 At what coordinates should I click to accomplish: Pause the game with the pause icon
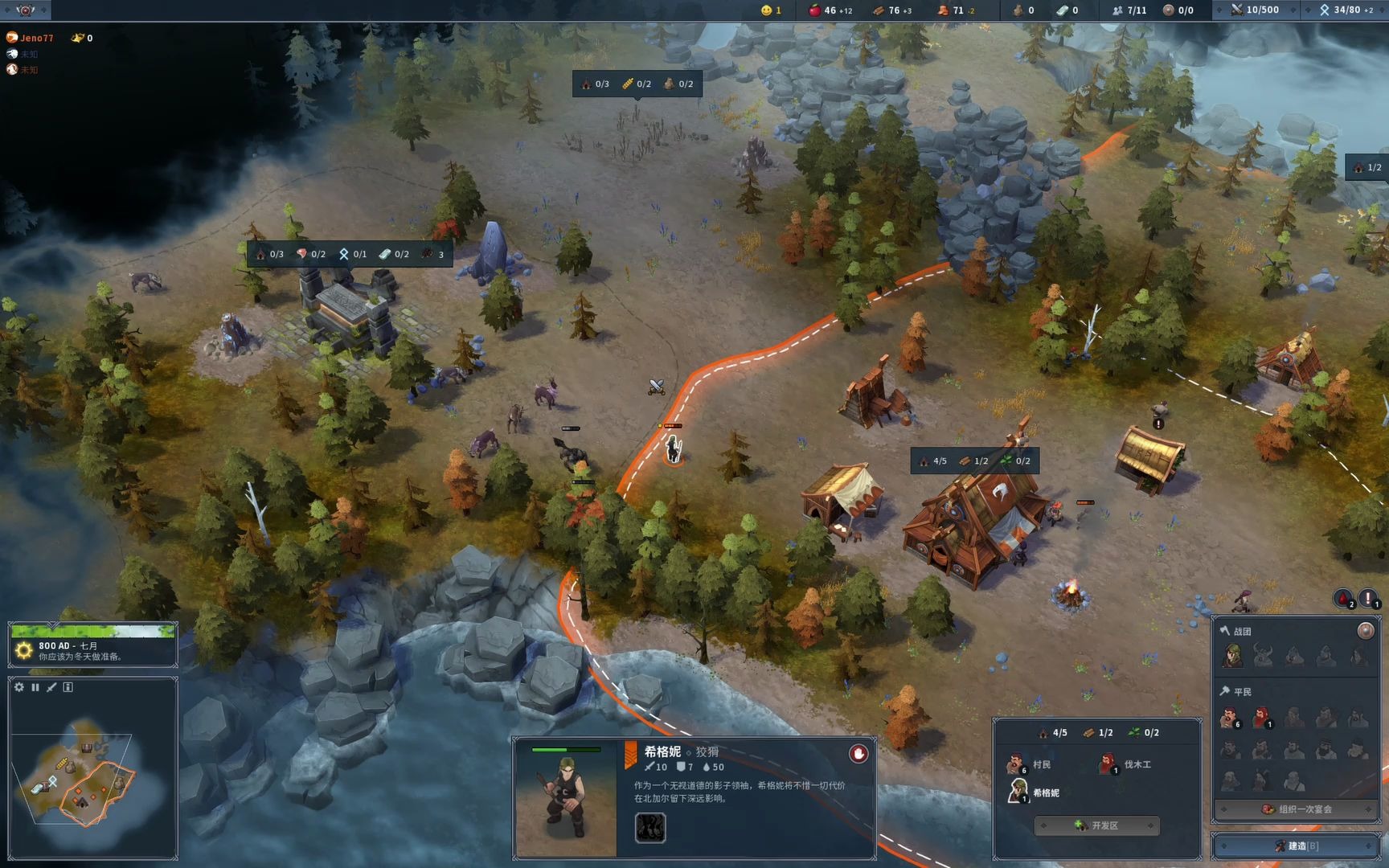coord(35,687)
